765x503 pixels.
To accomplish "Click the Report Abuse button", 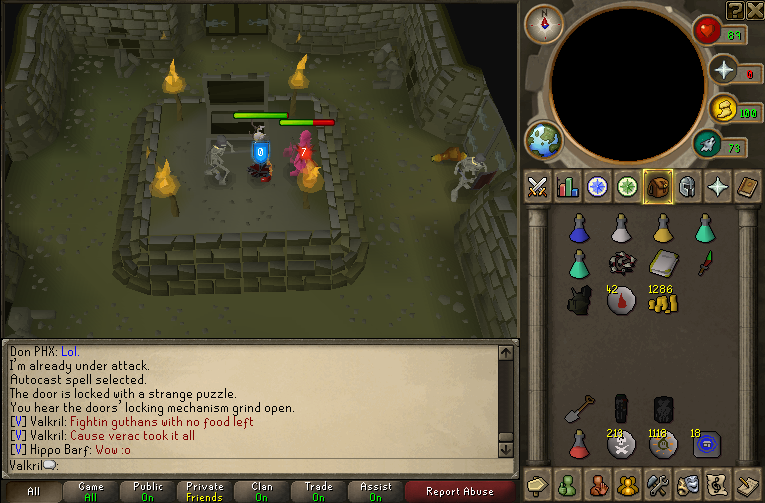I will pyautogui.click(x=459, y=491).
